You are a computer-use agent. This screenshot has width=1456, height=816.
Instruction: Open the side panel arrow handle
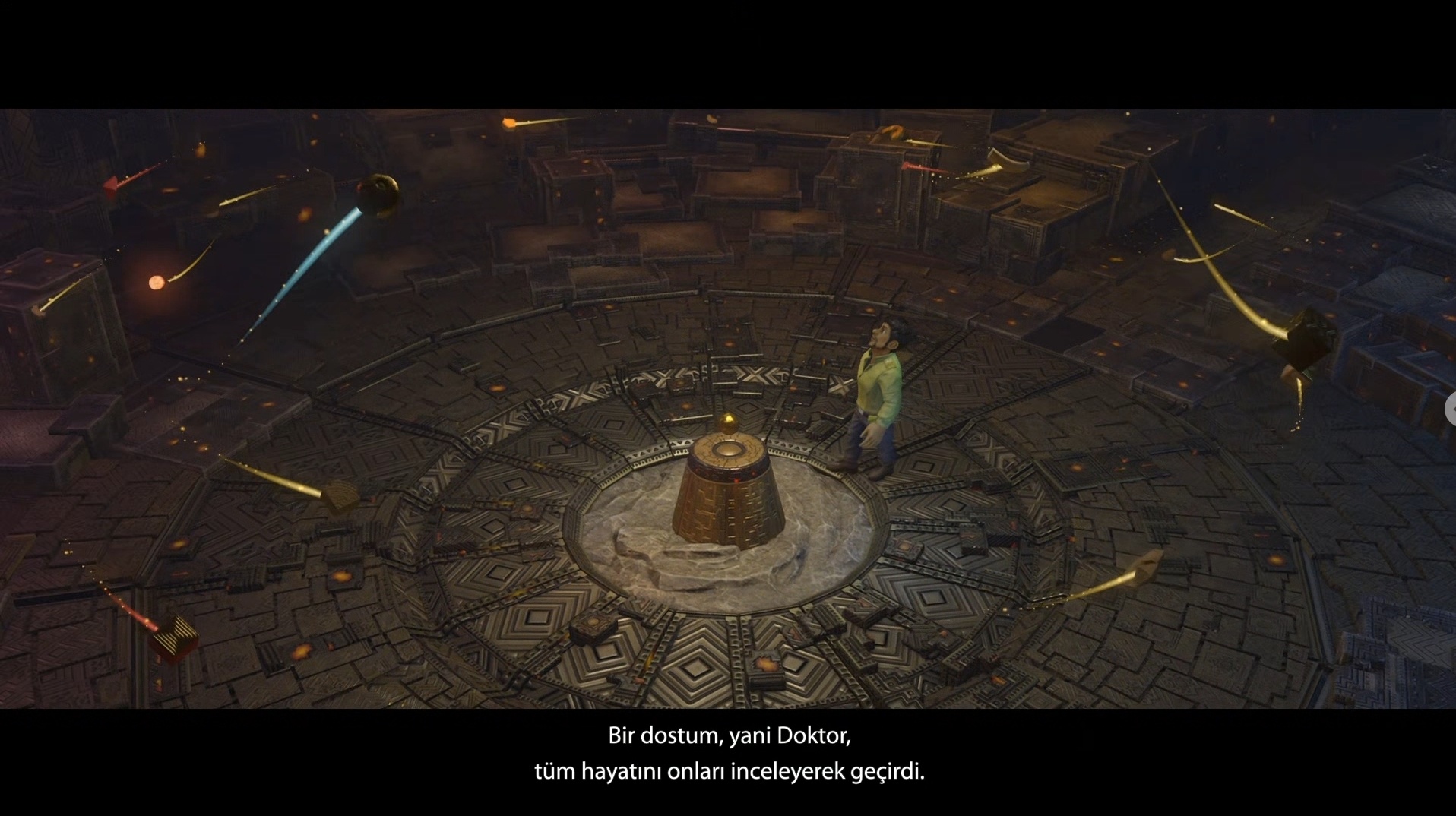[1451, 410]
